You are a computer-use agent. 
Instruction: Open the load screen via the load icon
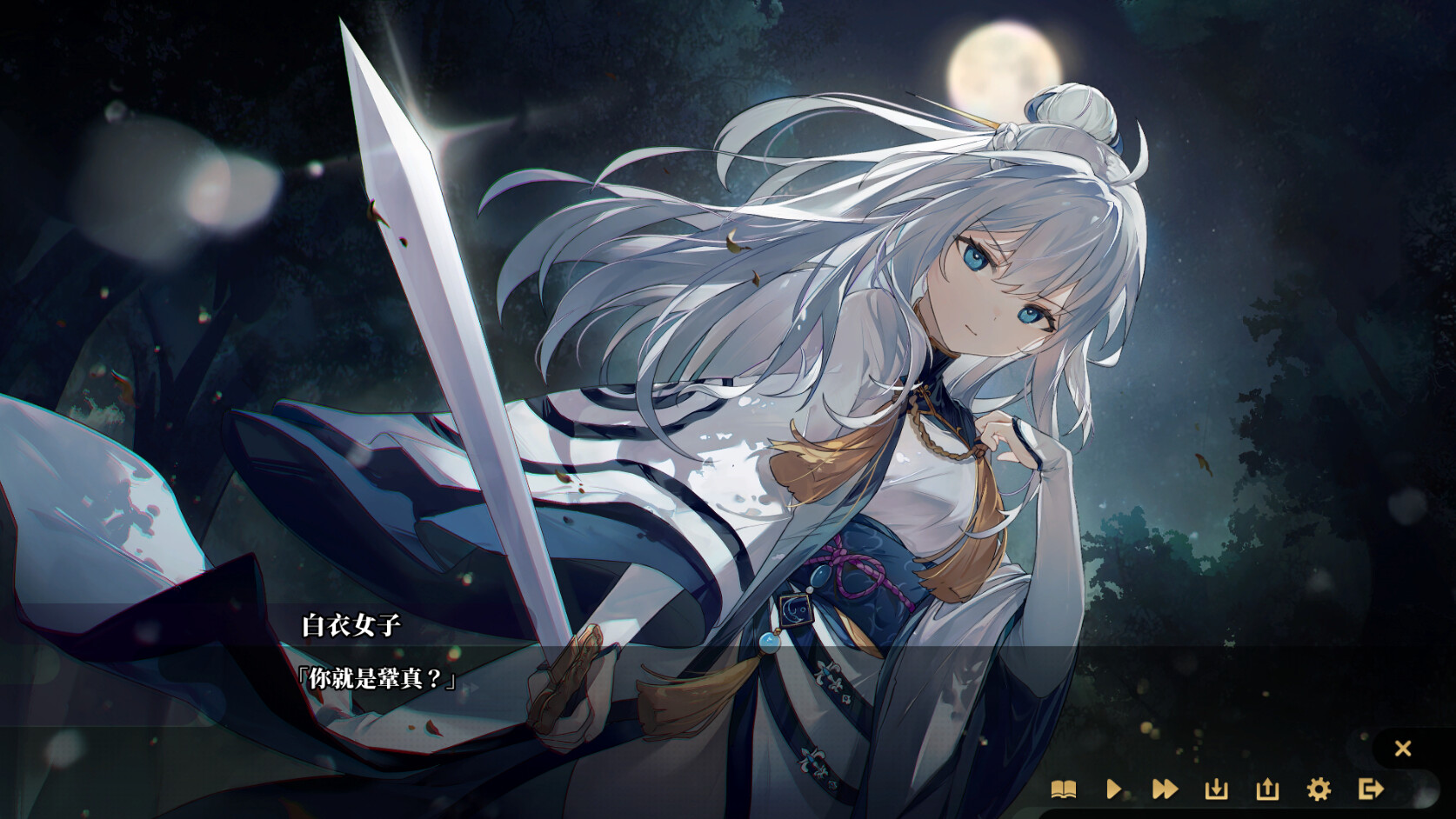click(1267, 790)
